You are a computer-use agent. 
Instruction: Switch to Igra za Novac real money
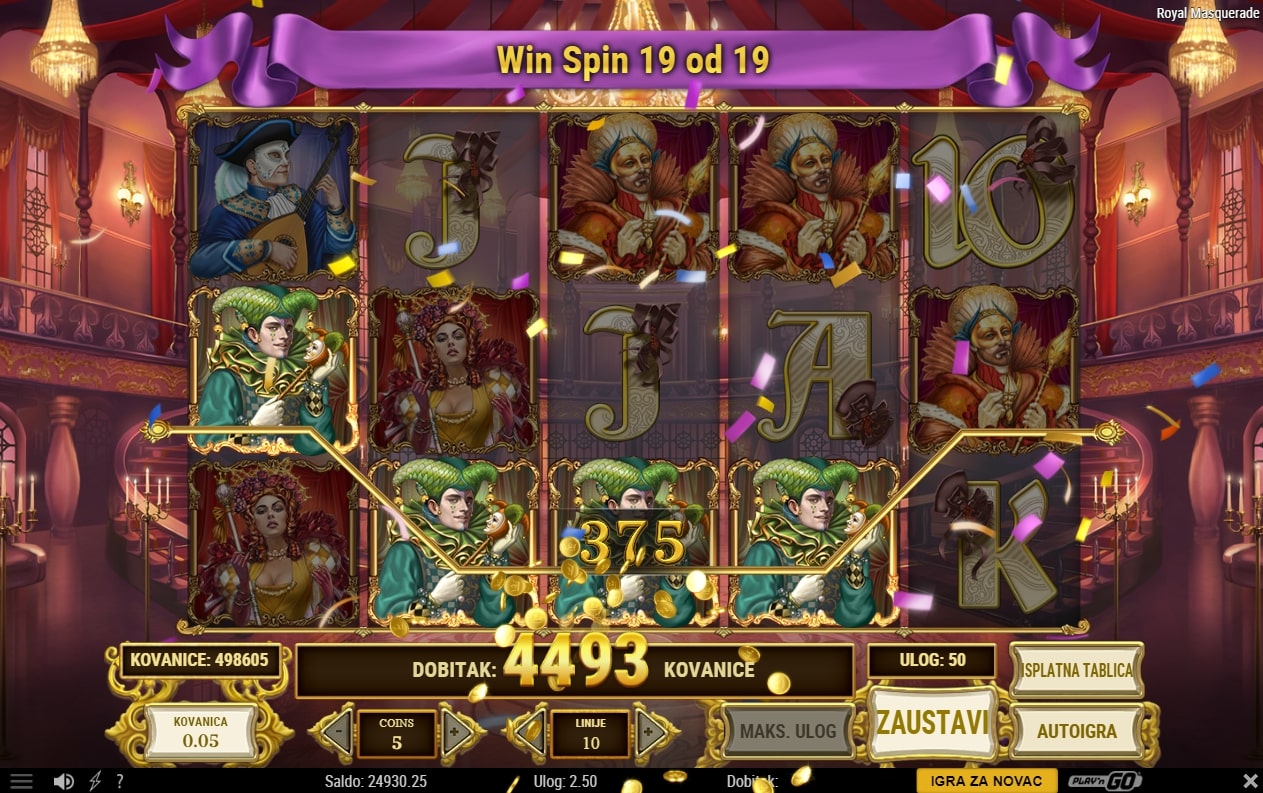click(x=986, y=781)
